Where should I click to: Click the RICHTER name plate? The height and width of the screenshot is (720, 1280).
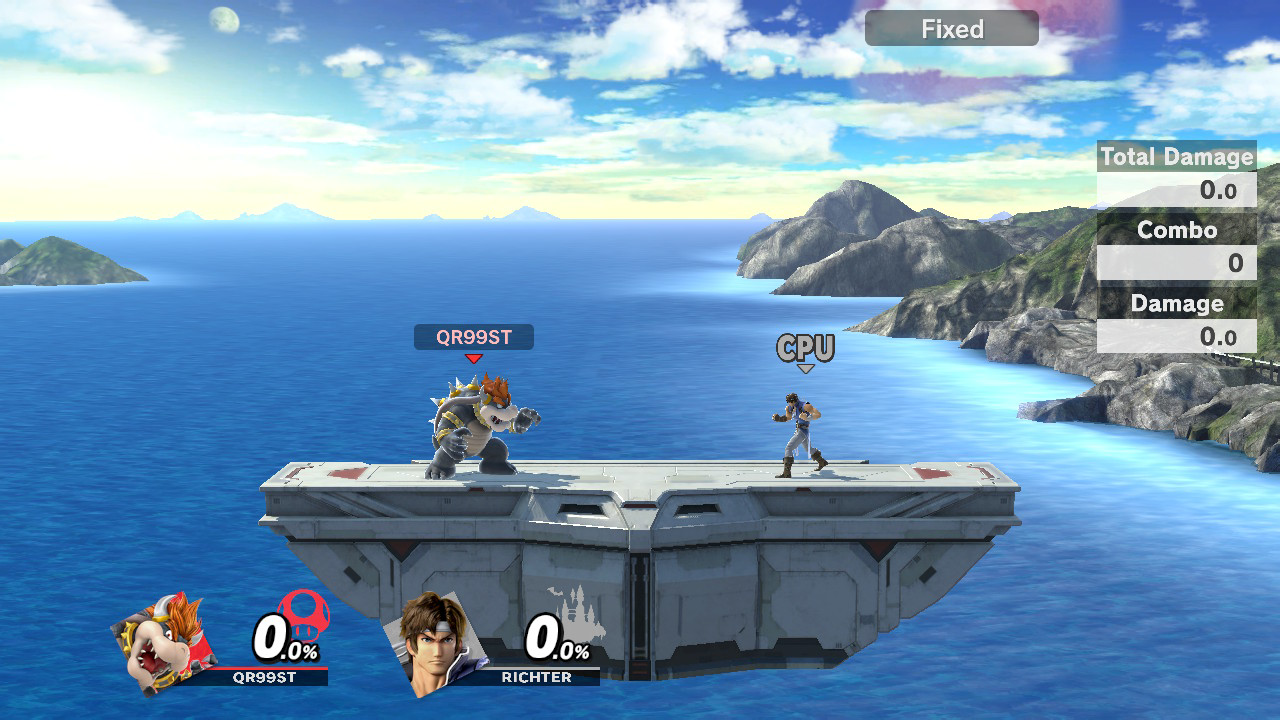(x=537, y=677)
